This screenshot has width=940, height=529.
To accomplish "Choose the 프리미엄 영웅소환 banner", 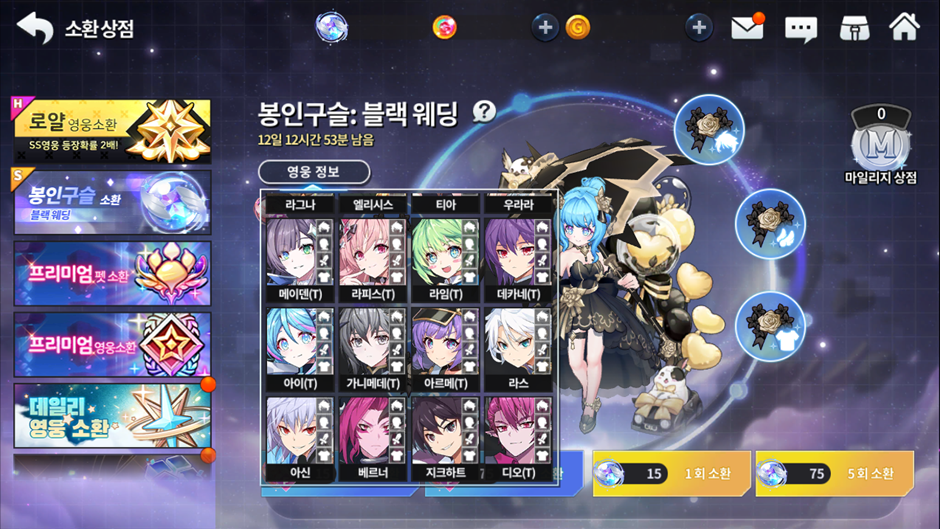I will 112,345.
